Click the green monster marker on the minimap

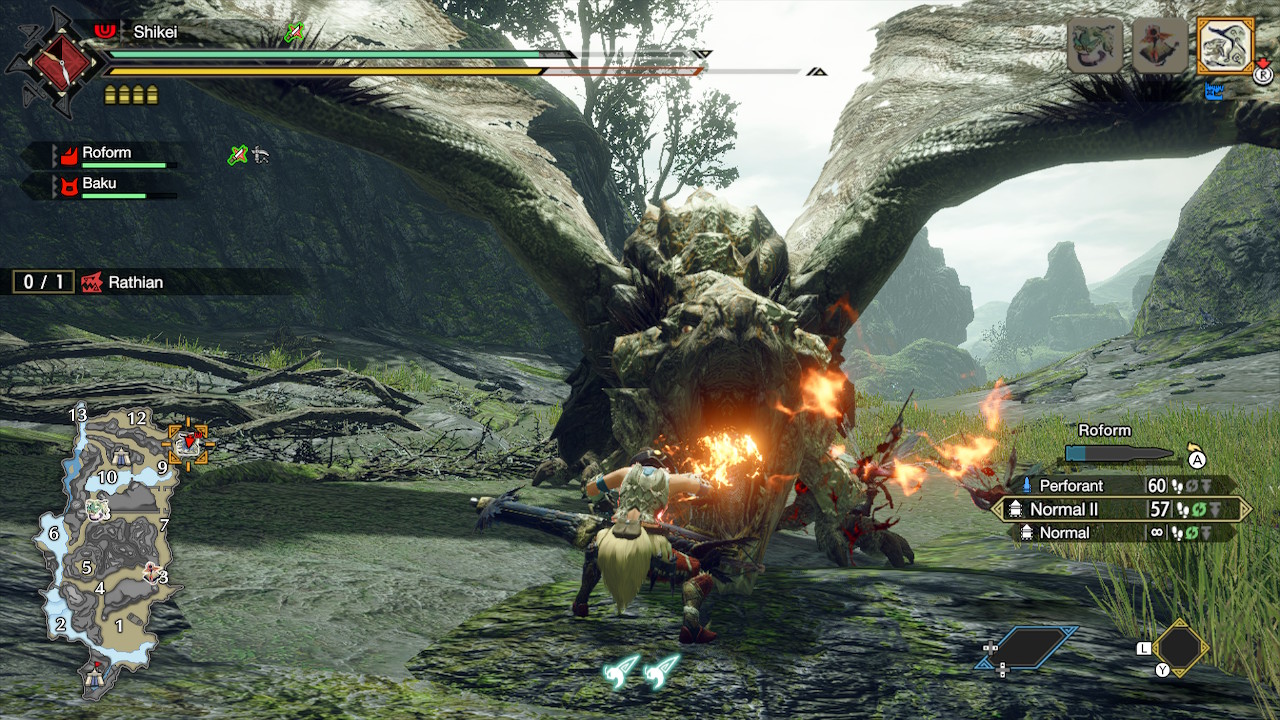(x=97, y=509)
